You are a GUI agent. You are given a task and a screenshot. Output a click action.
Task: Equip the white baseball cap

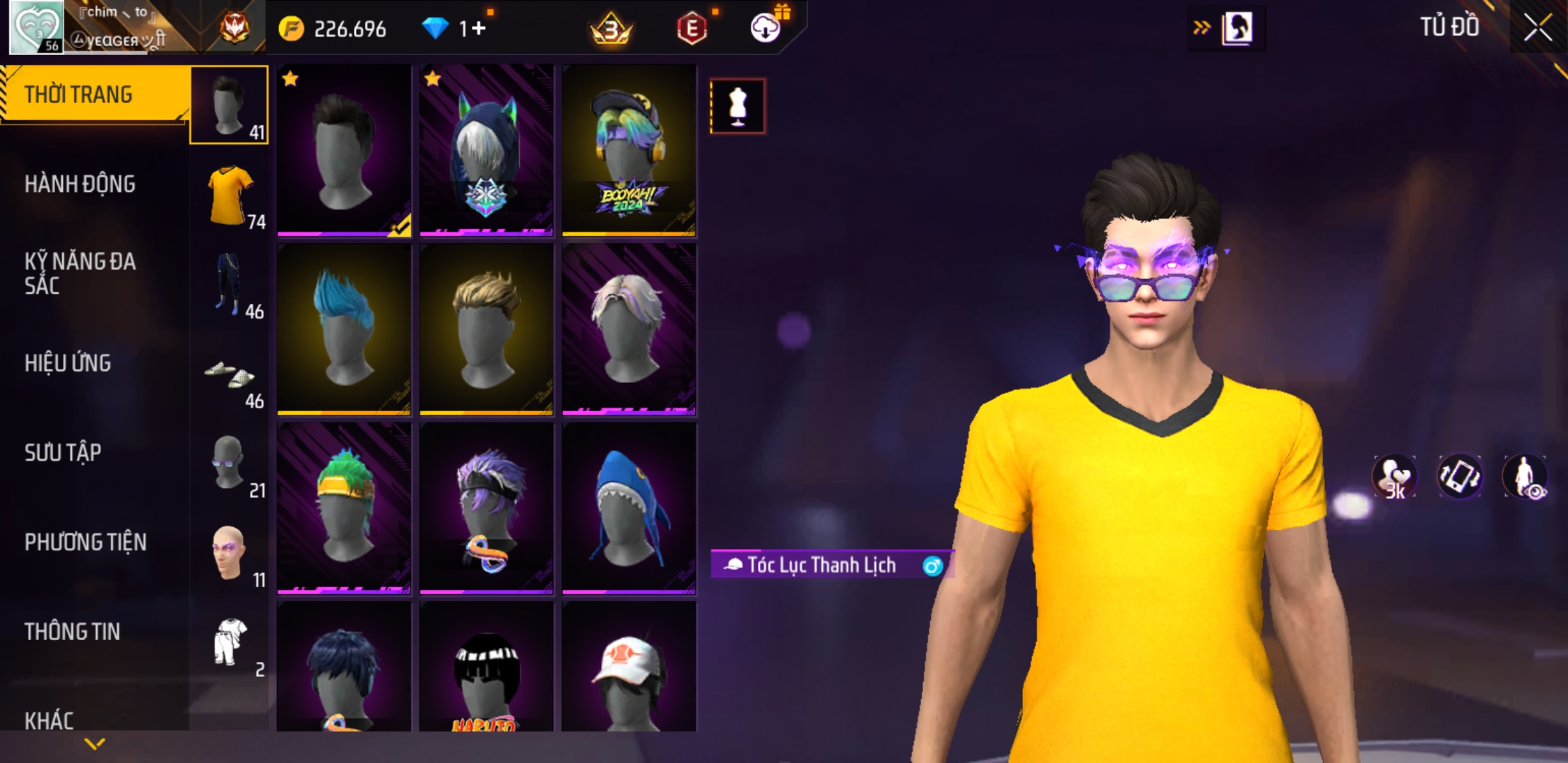(629, 668)
